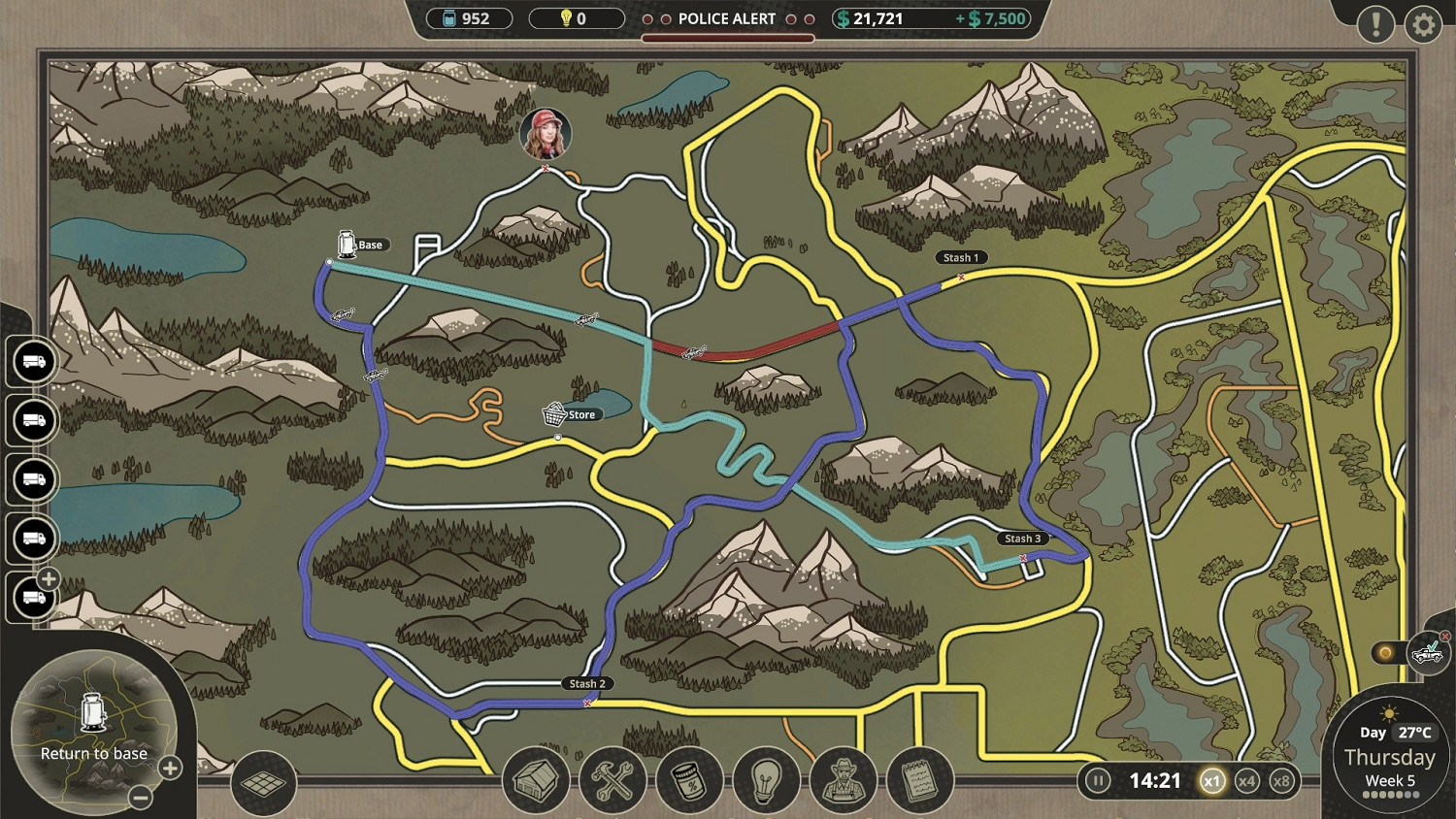Pause the game with the pause button
1456x819 pixels.
pos(1098,780)
